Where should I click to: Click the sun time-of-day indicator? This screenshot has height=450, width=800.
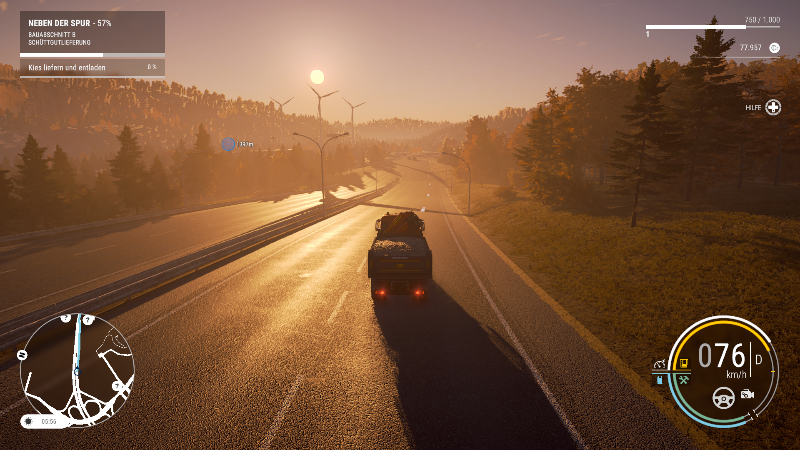point(27,421)
